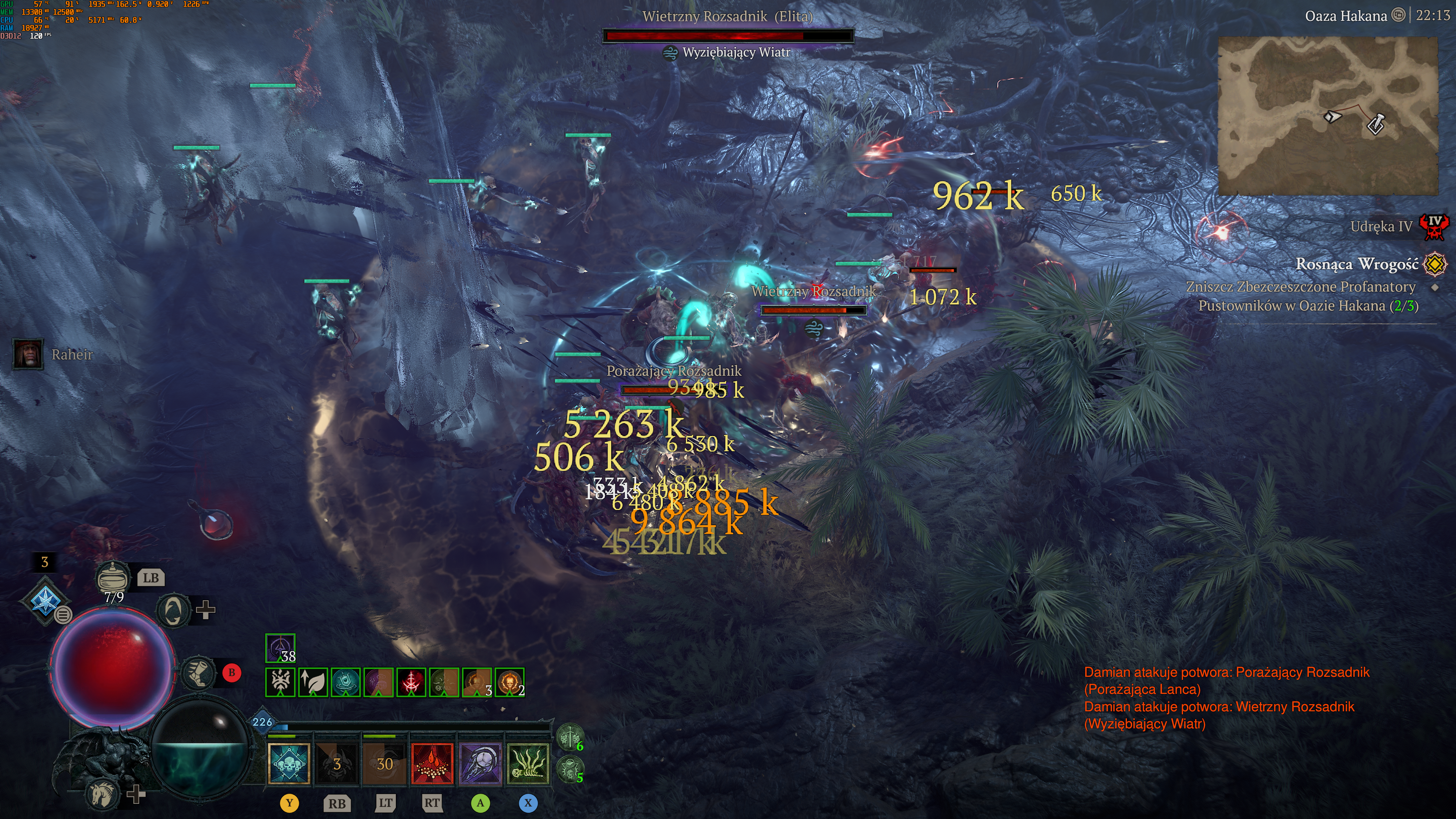Cast the red blood droplets skill
1456x819 pixels.
click(432, 764)
